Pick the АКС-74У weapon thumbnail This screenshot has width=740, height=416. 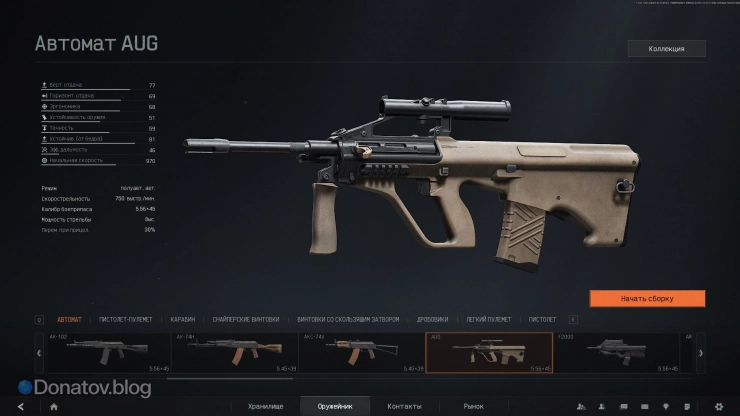pyautogui.click(x=361, y=352)
